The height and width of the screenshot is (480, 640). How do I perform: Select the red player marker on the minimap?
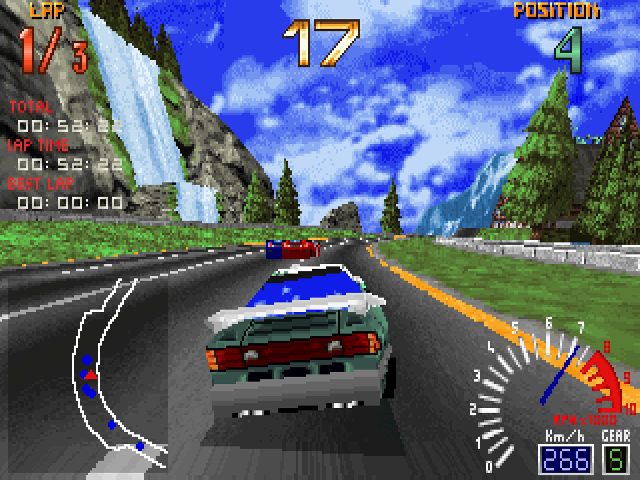[x=90, y=375]
